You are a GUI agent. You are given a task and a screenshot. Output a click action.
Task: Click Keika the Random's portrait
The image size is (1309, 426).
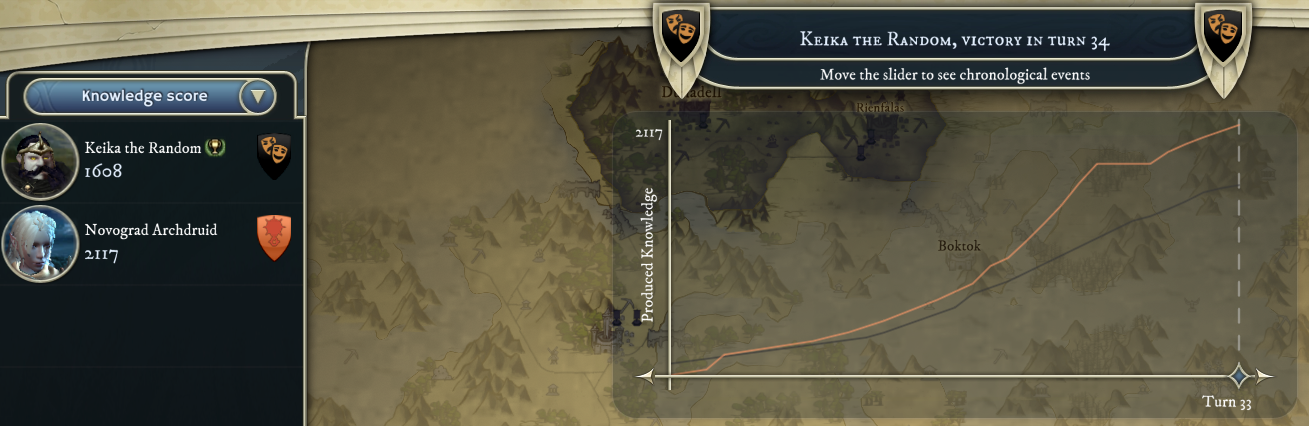pos(40,161)
